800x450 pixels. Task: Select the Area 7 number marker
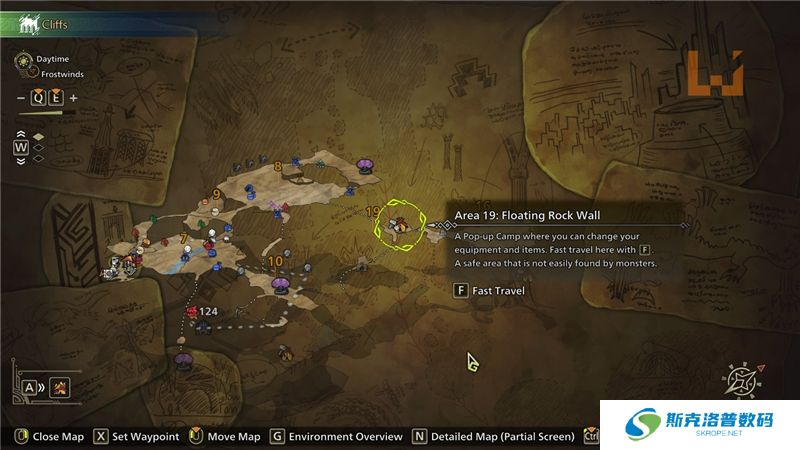click(183, 238)
